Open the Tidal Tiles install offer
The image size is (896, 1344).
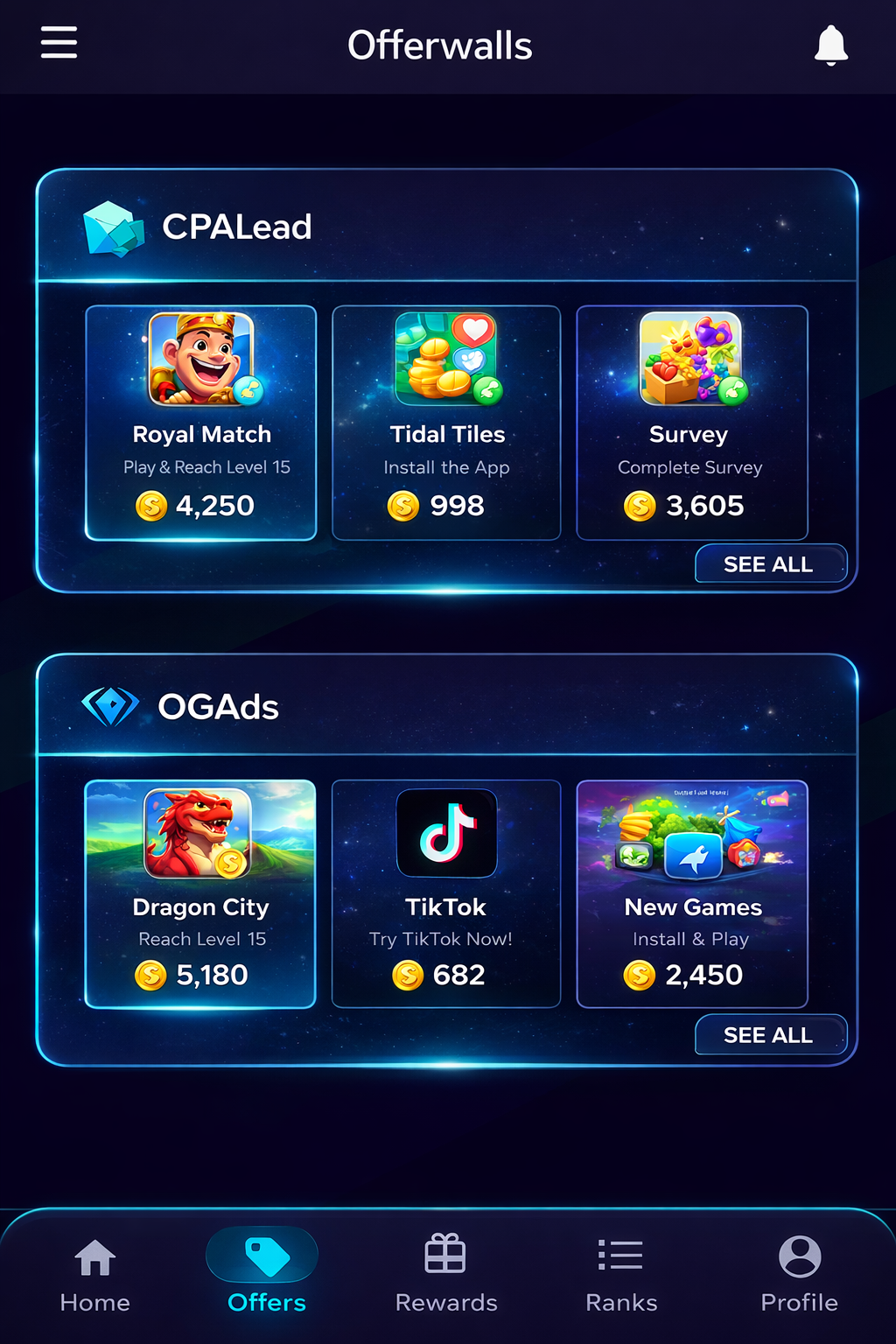click(x=446, y=423)
